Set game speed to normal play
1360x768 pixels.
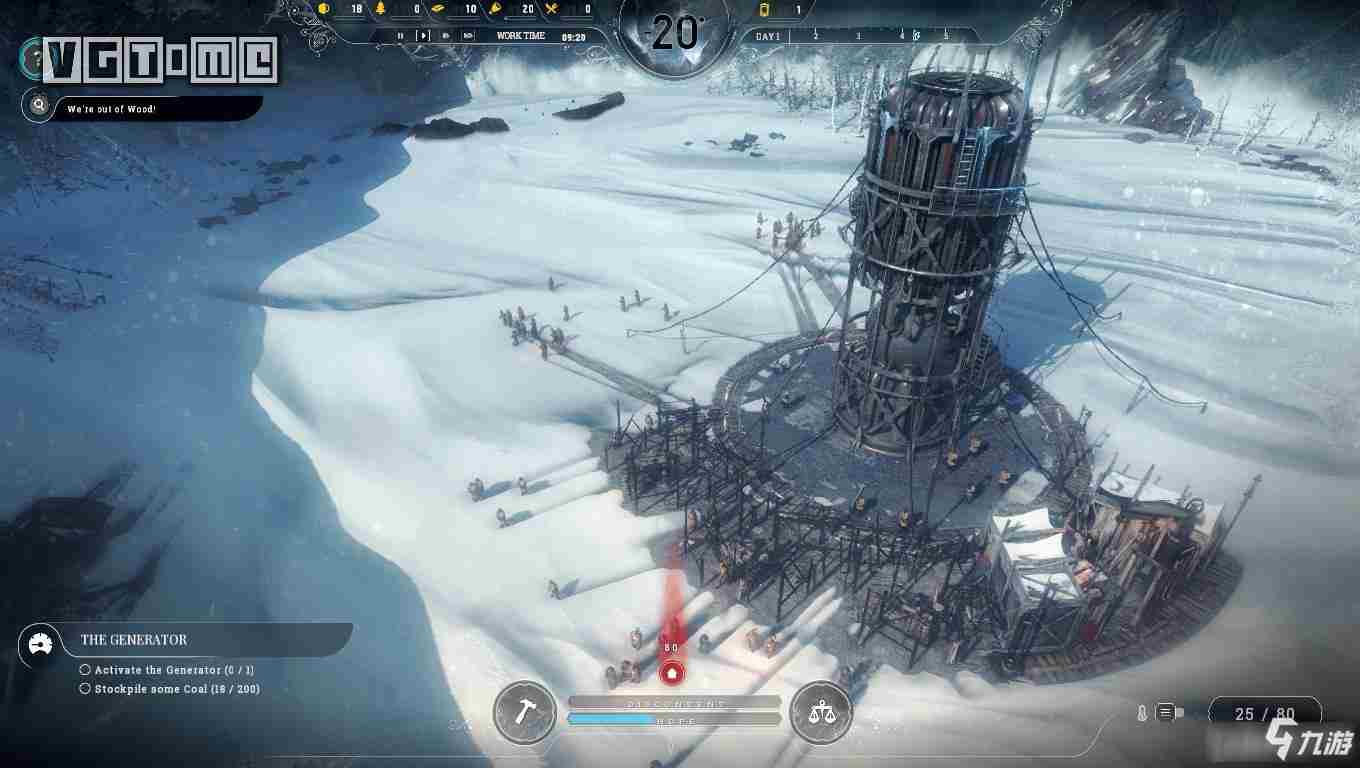[x=423, y=36]
